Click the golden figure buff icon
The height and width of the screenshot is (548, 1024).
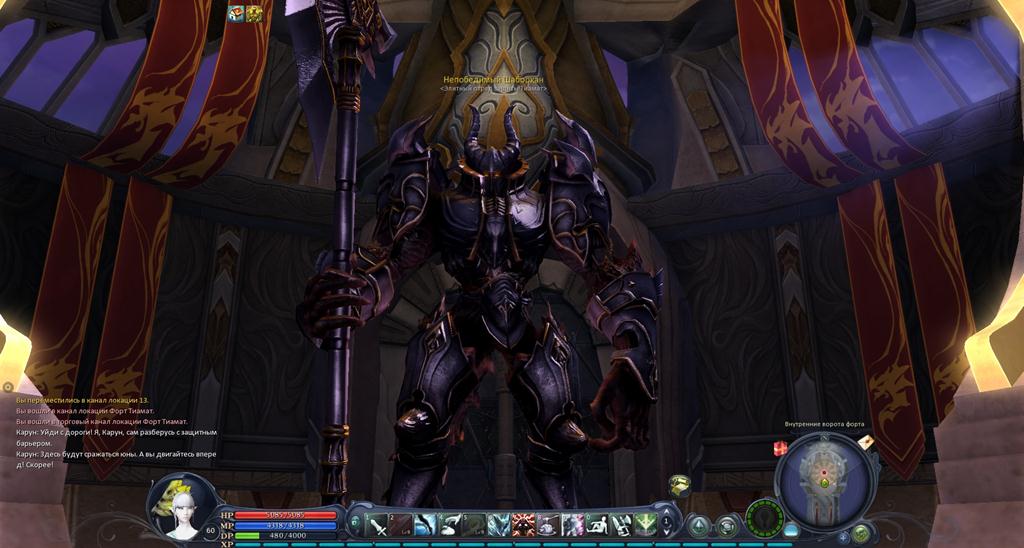(x=254, y=13)
